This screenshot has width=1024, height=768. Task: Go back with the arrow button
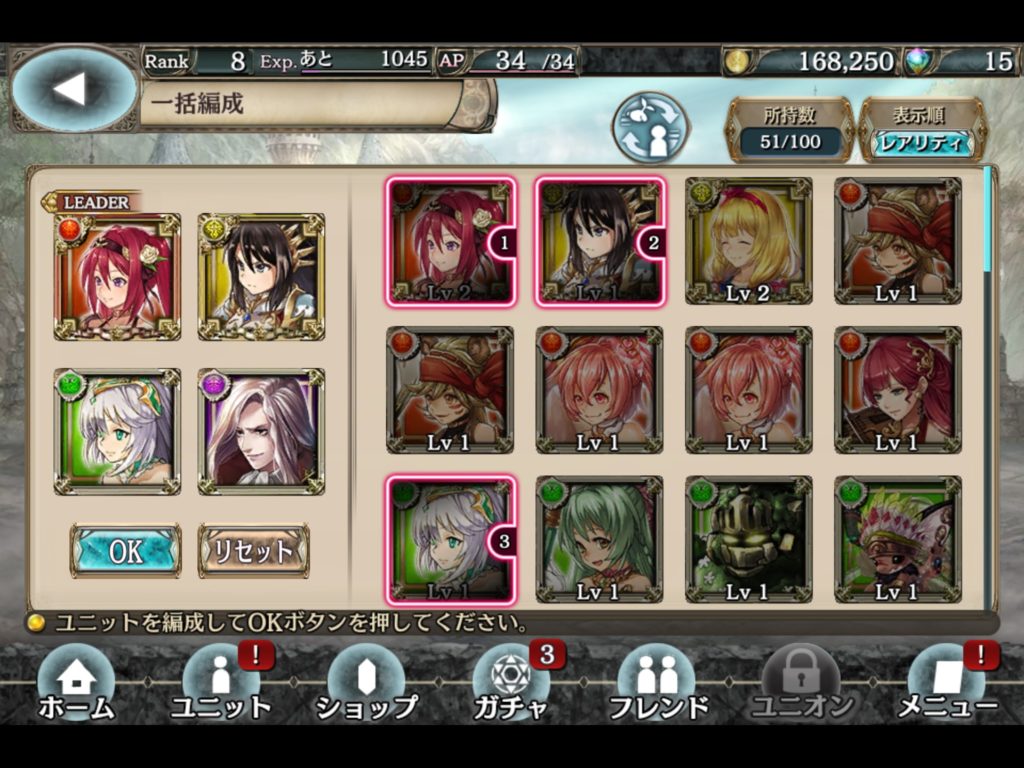pos(72,89)
